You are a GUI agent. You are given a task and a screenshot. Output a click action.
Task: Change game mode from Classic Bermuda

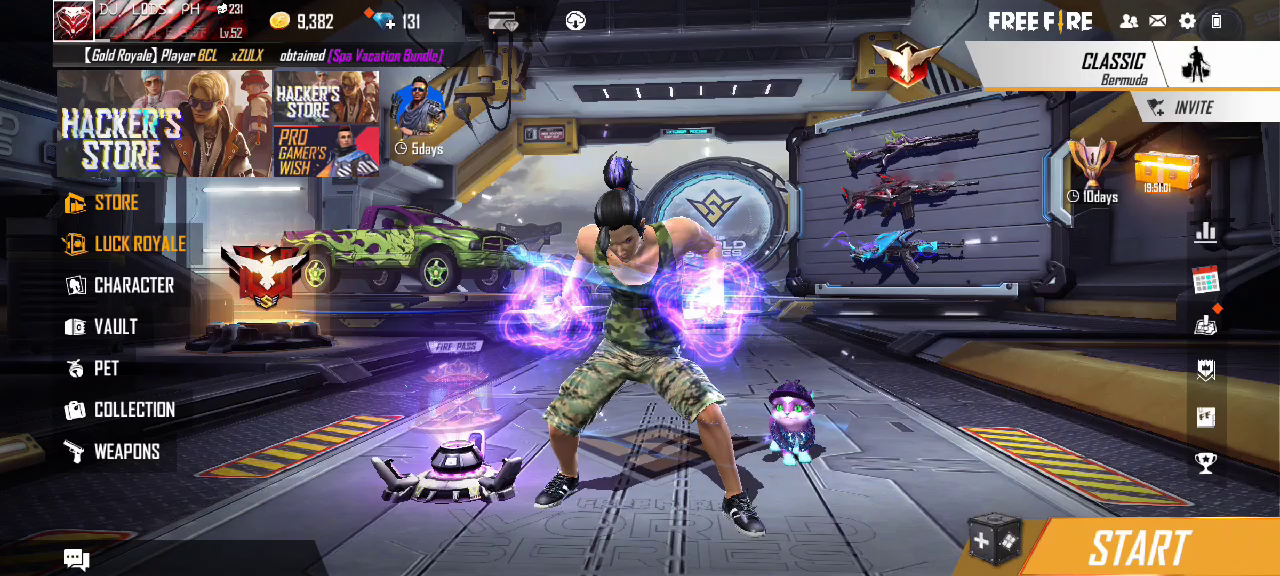[1112, 66]
